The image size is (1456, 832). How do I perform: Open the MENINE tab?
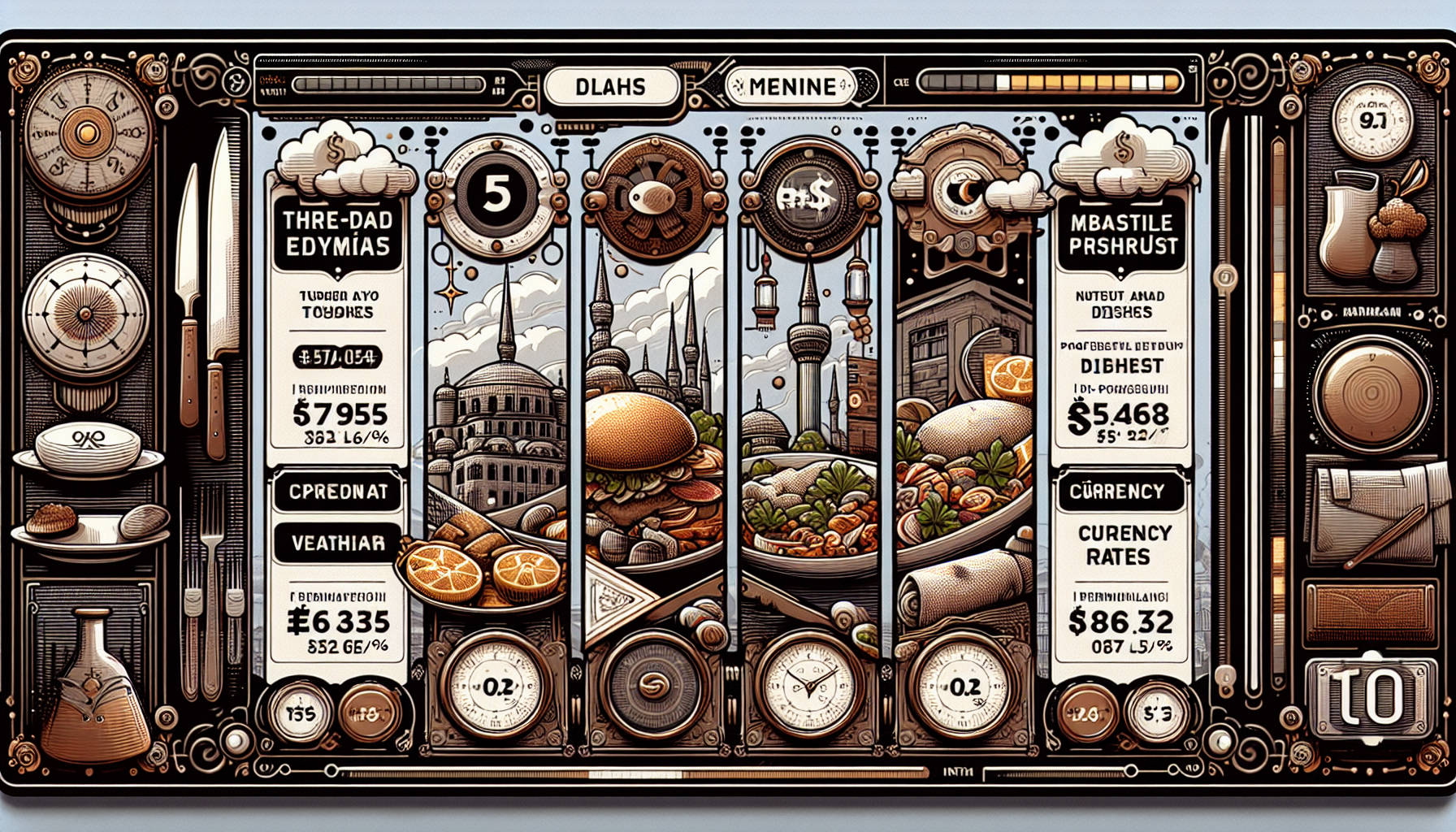point(791,87)
